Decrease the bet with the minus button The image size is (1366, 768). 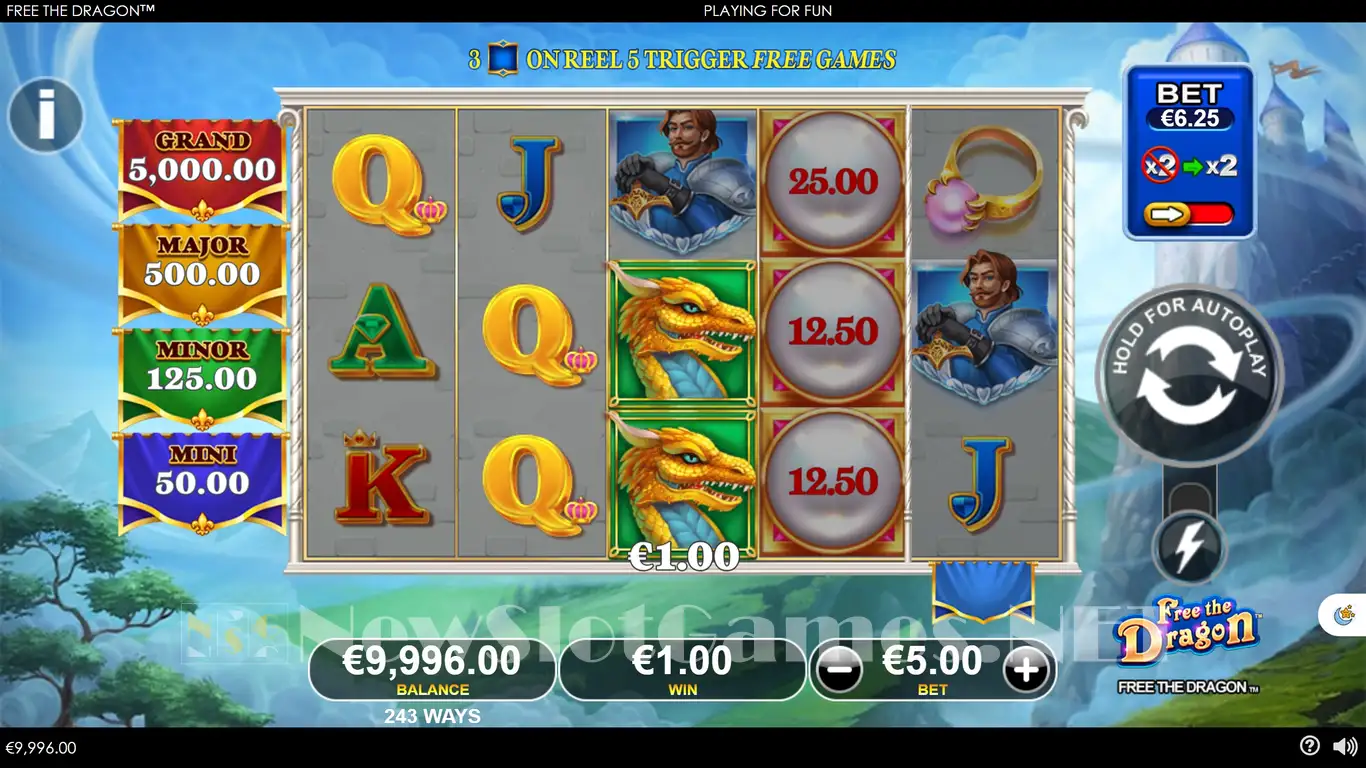pyautogui.click(x=839, y=670)
